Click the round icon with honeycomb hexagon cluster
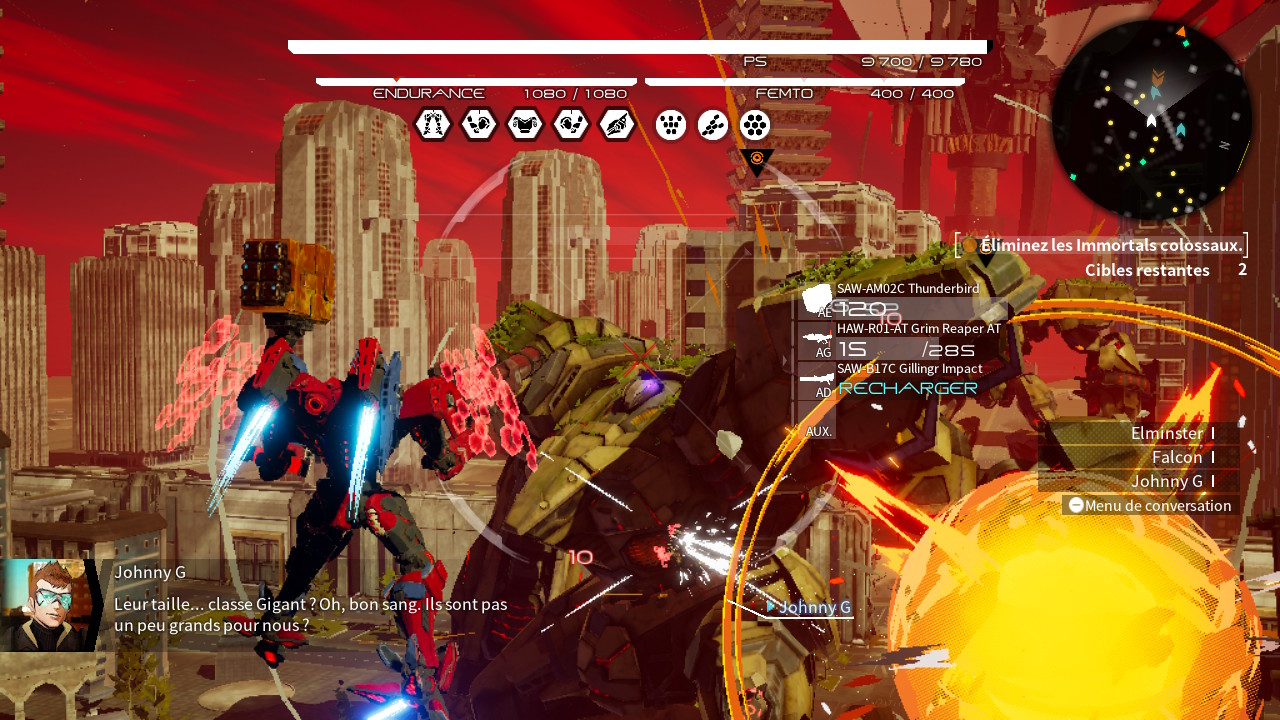 pos(755,125)
